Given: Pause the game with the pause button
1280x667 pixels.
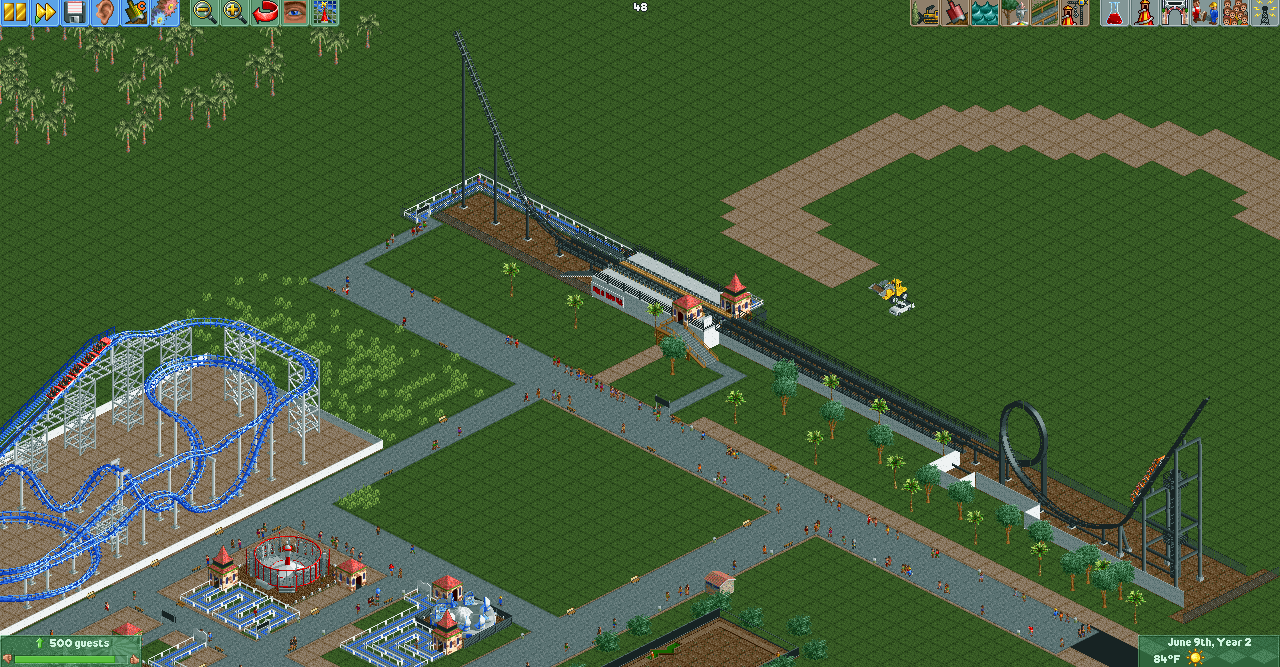Looking at the screenshot, I should [x=14, y=12].
